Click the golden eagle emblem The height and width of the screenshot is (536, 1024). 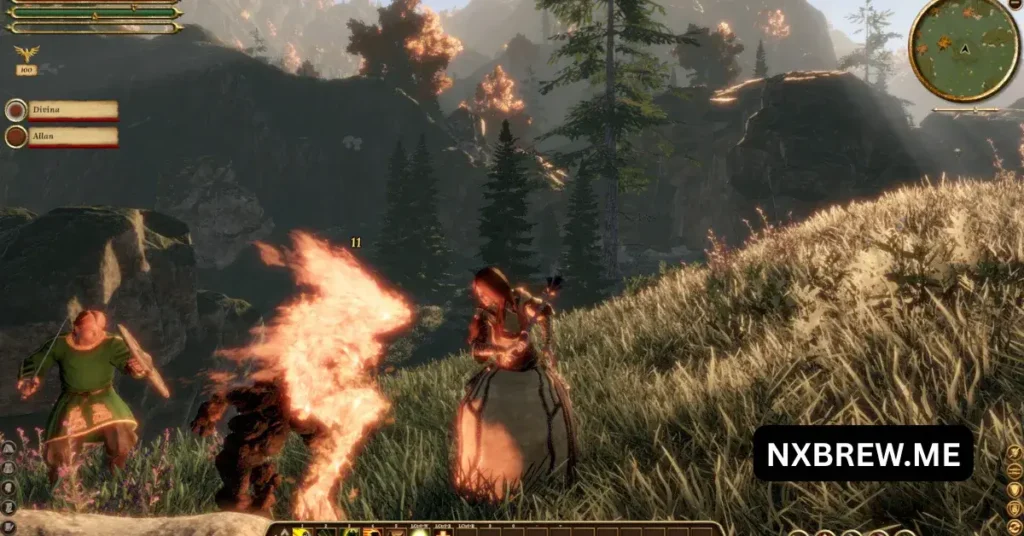pyautogui.click(x=26, y=54)
